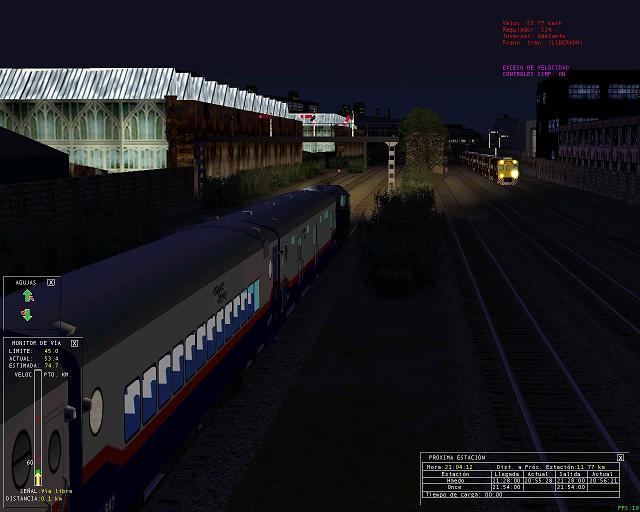This screenshot has width=640, height=512.
Task: Toggle the lower green switch arrow in Aguas
Action: (27, 316)
